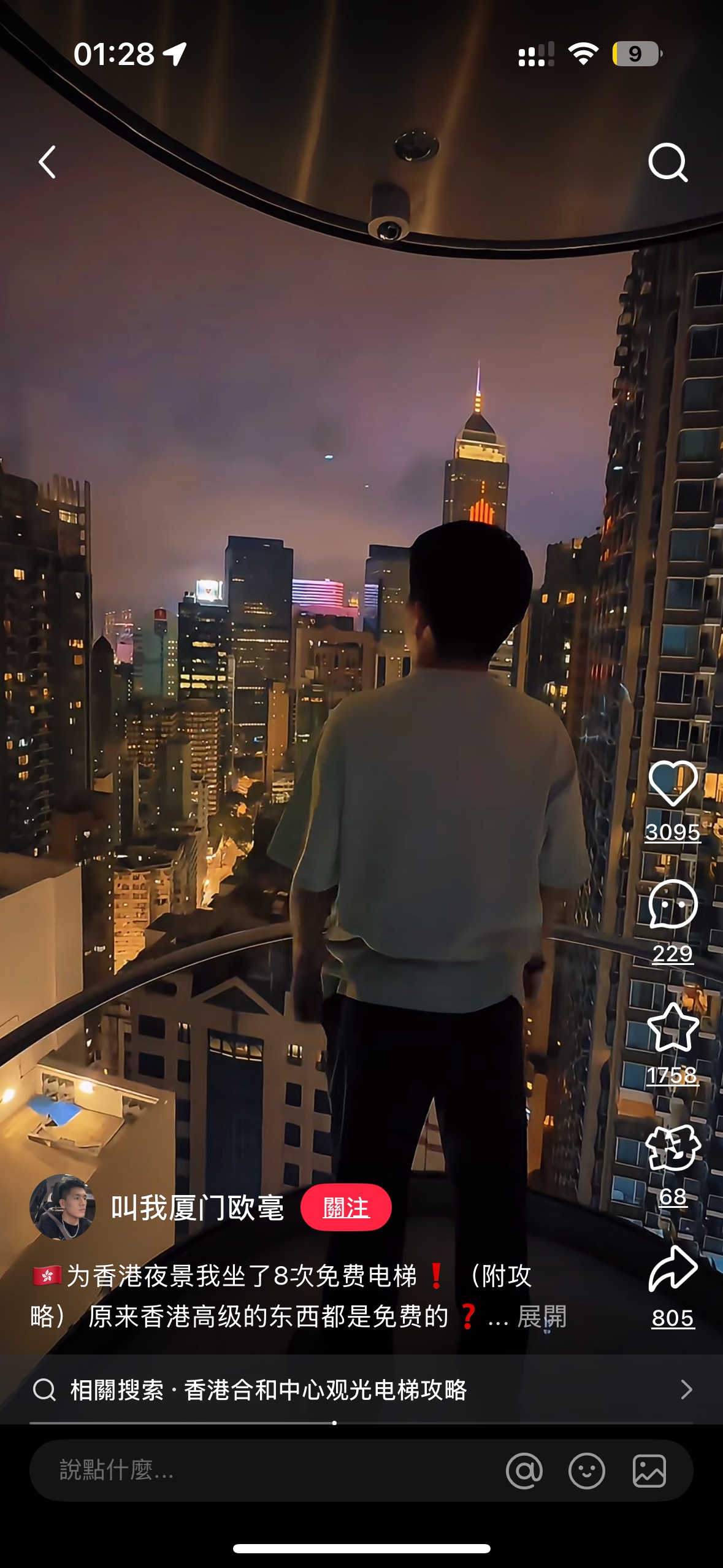Screen dimensions: 723x1568
Task: Open the uploader's profile avatar
Action: 63,1207
